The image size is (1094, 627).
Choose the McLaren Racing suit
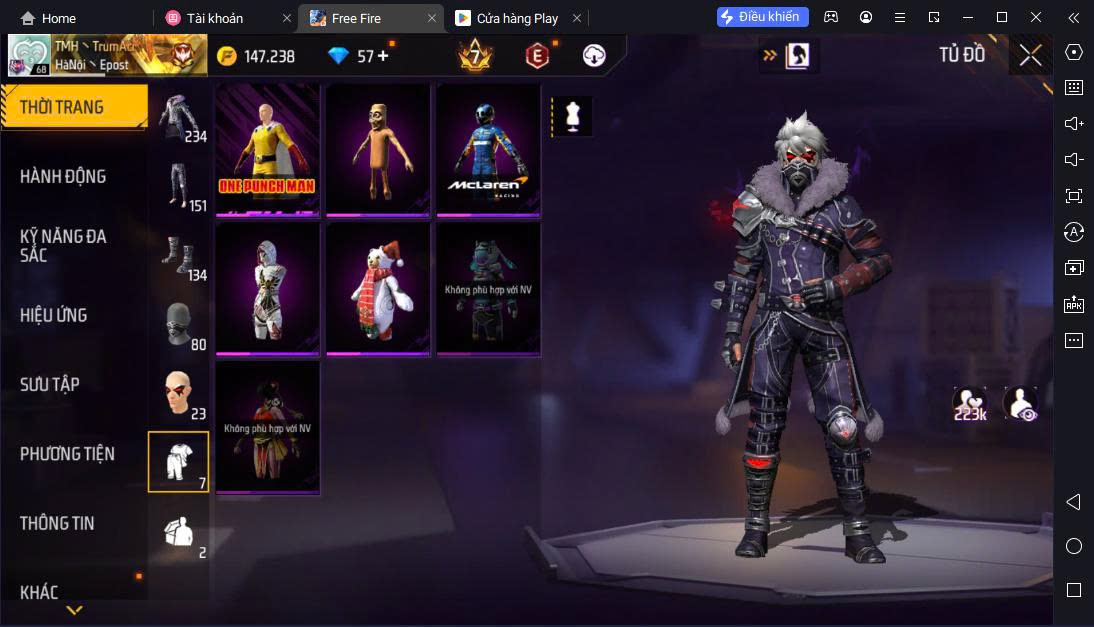[x=487, y=149]
